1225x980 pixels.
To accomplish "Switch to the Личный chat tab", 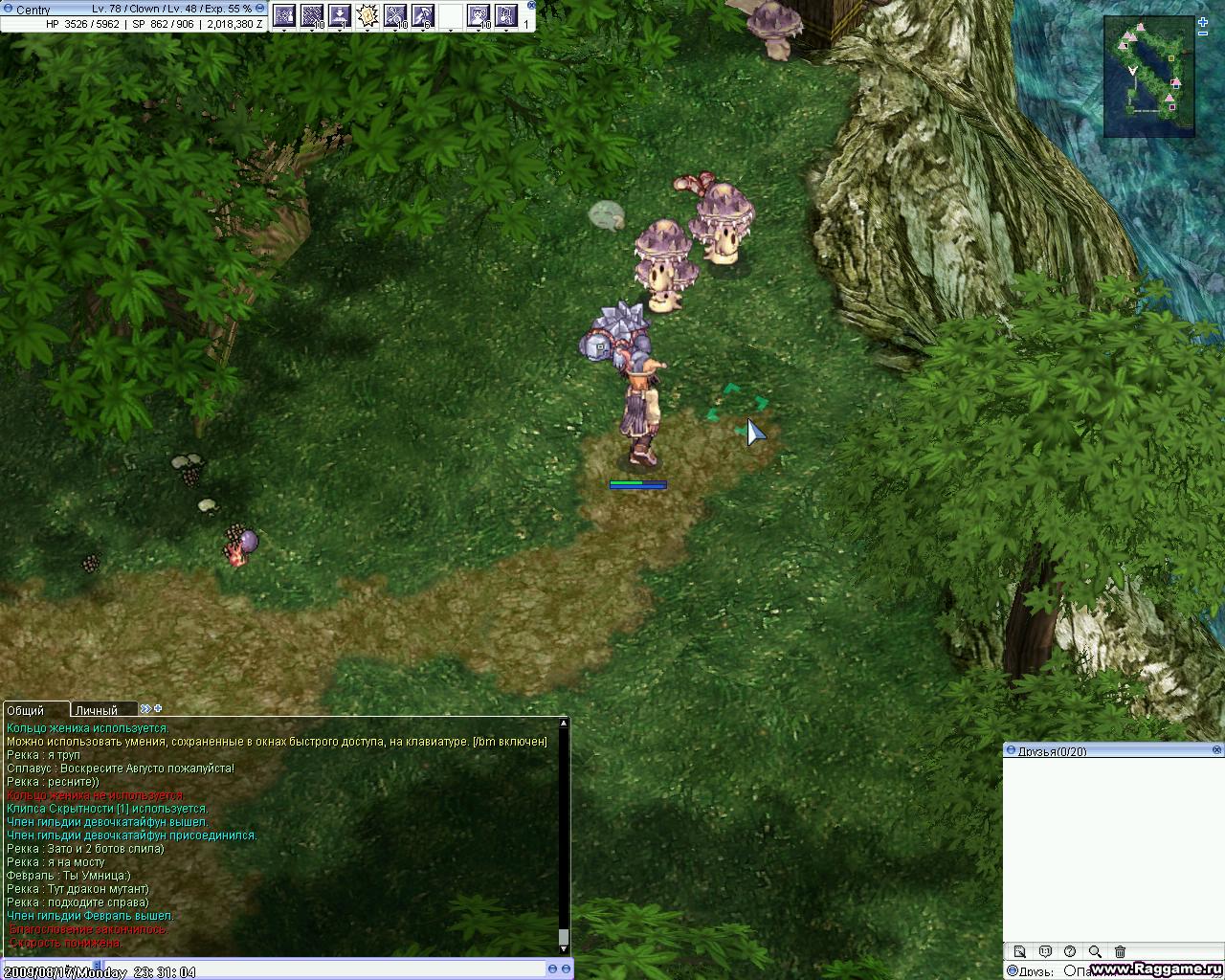I will coord(97,710).
